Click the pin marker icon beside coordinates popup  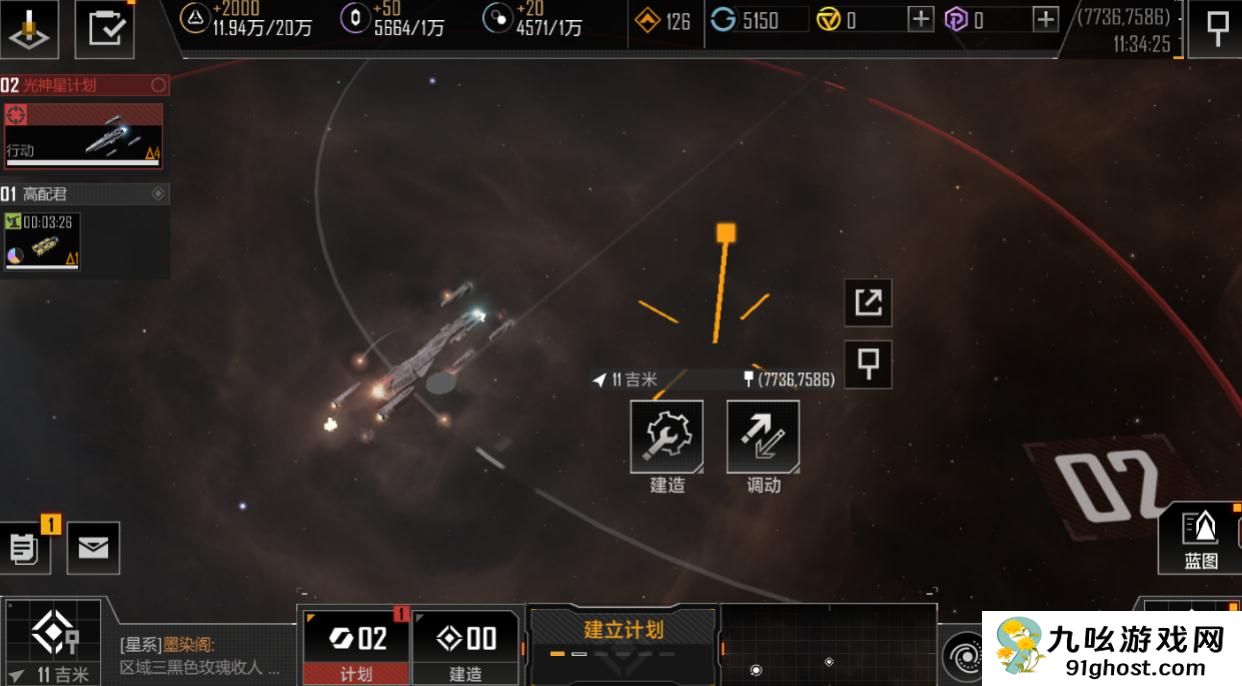pos(868,364)
